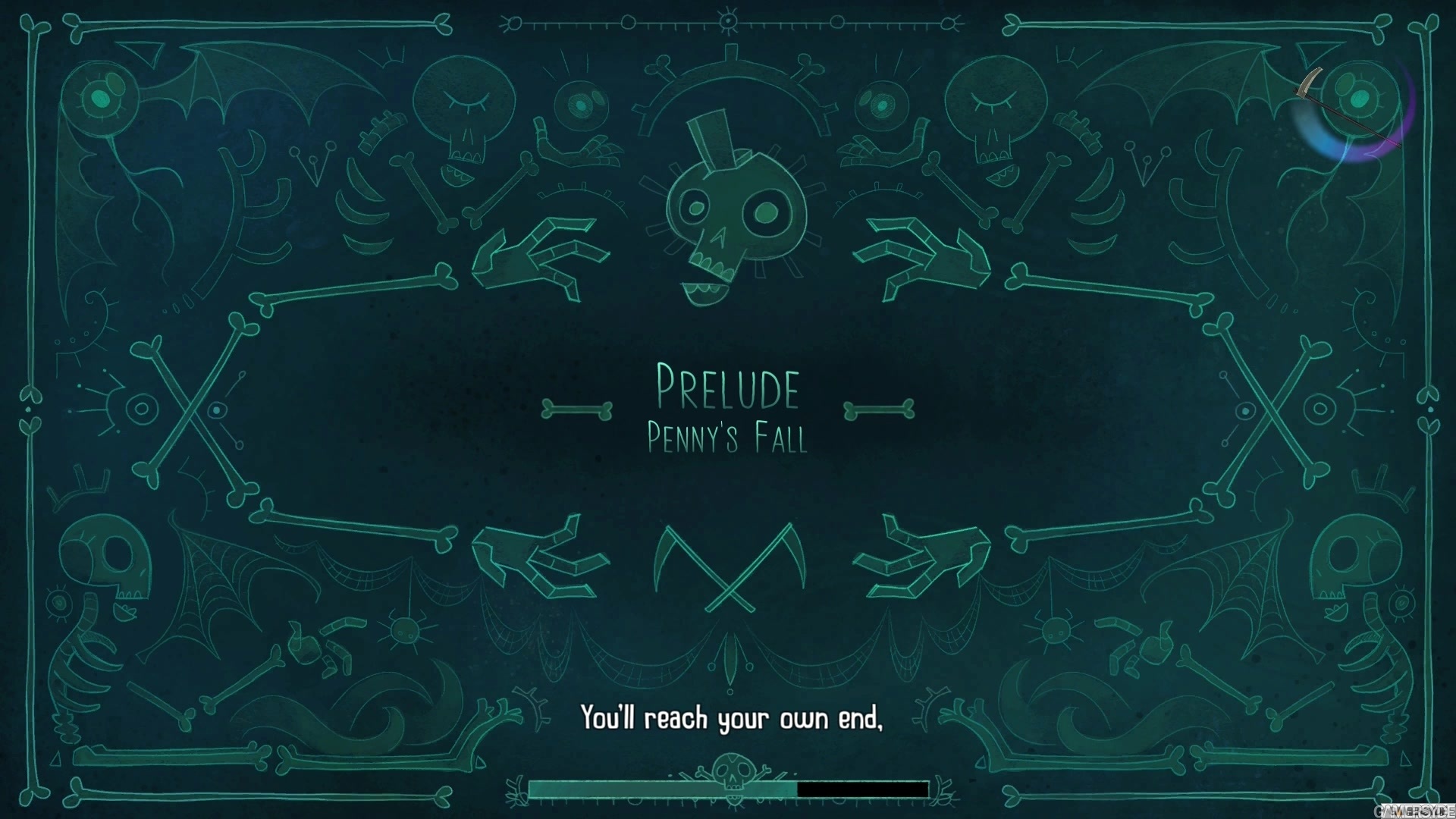Click the caption reading You'll reach your own end
1456x819 pixels.
pyautogui.click(x=732, y=717)
